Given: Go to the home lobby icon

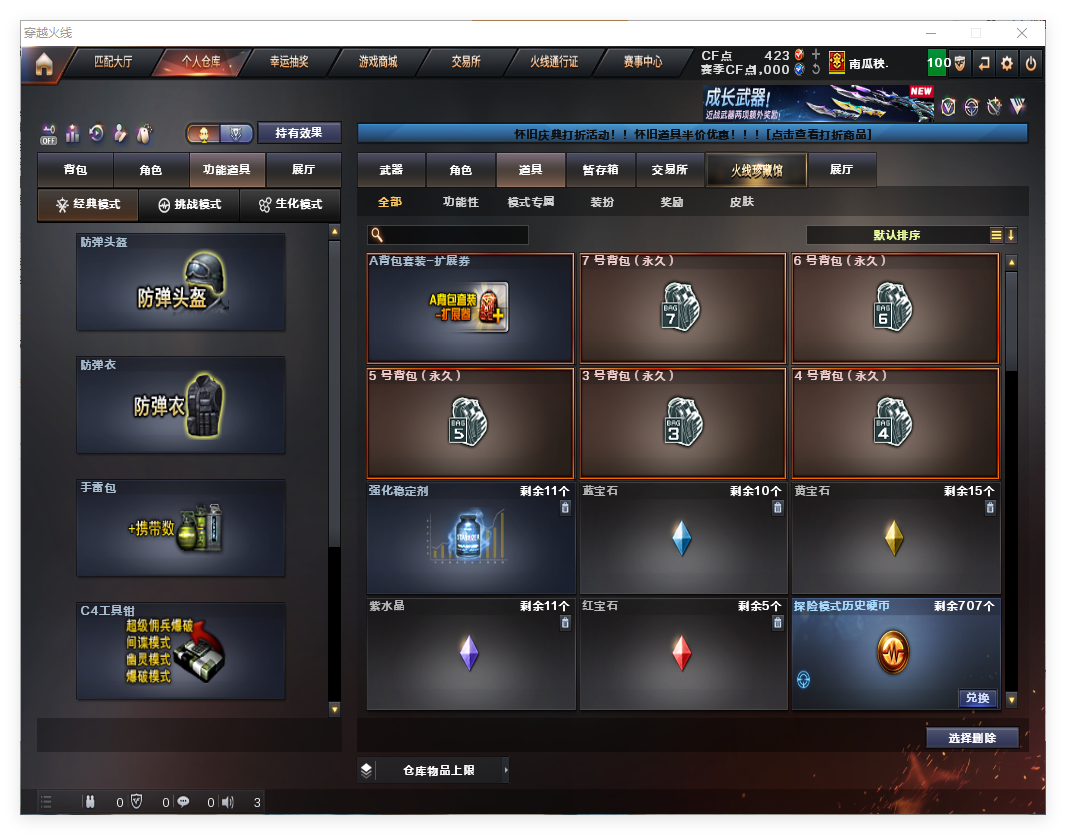Looking at the screenshot, I should pyautogui.click(x=43, y=64).
